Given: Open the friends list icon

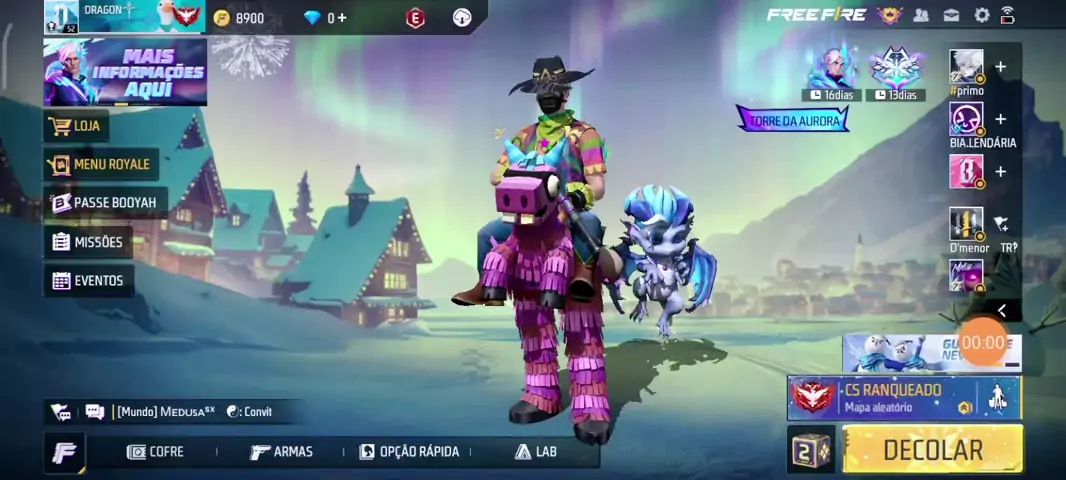Looking at the screenshot, I should tap(921, 15).
